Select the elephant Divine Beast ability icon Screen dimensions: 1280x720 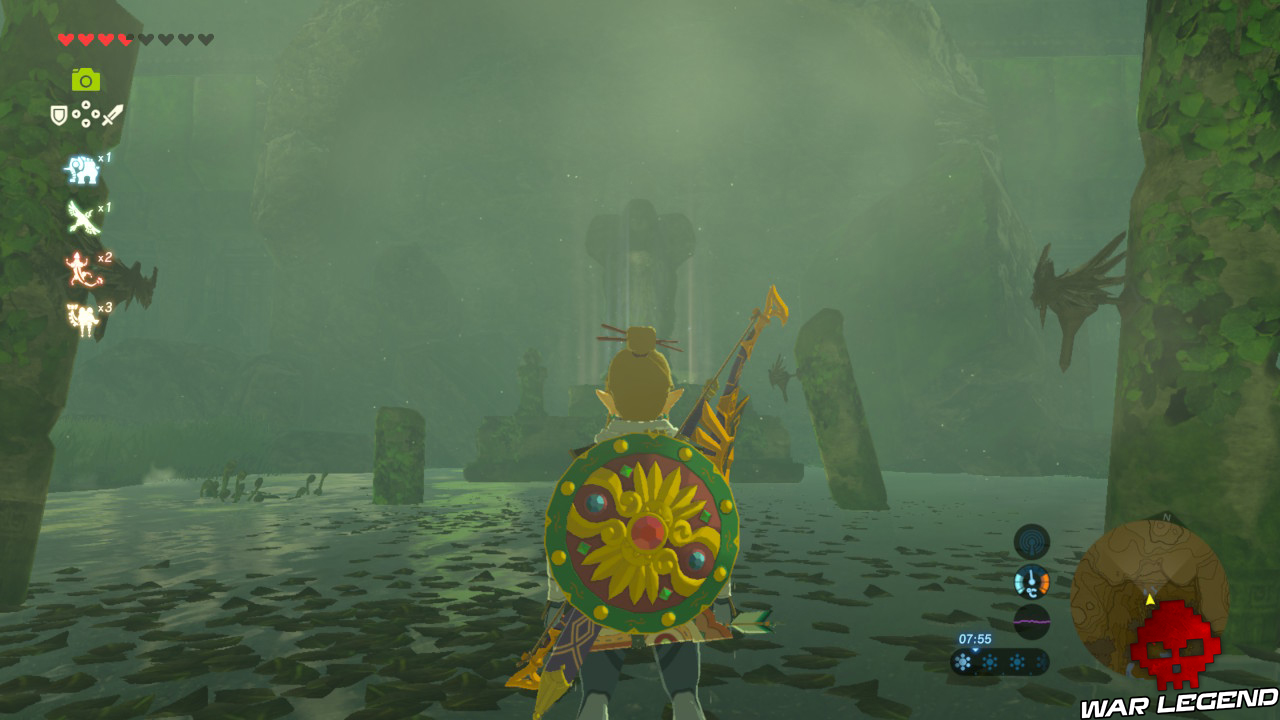(85, 168)
